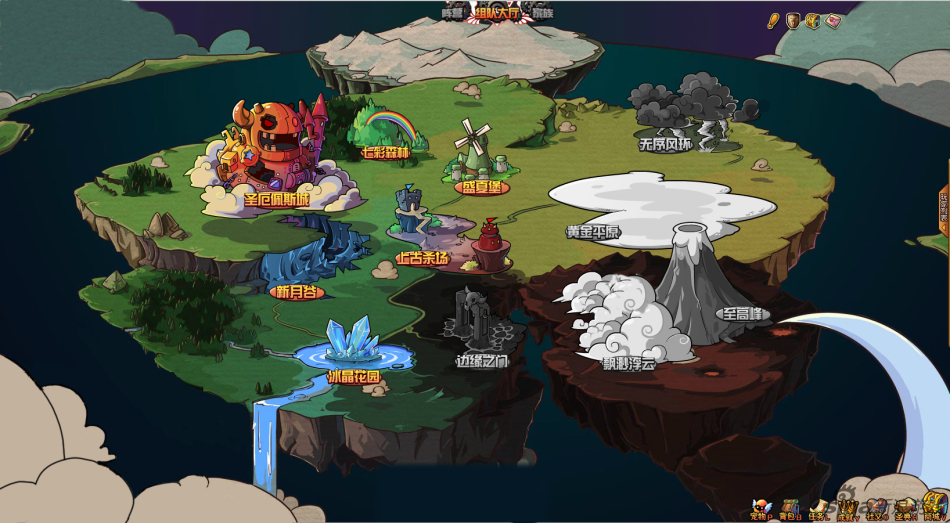Select the 圣厄佩斯城 city map location
950x523 pixels.
(276, 199)
